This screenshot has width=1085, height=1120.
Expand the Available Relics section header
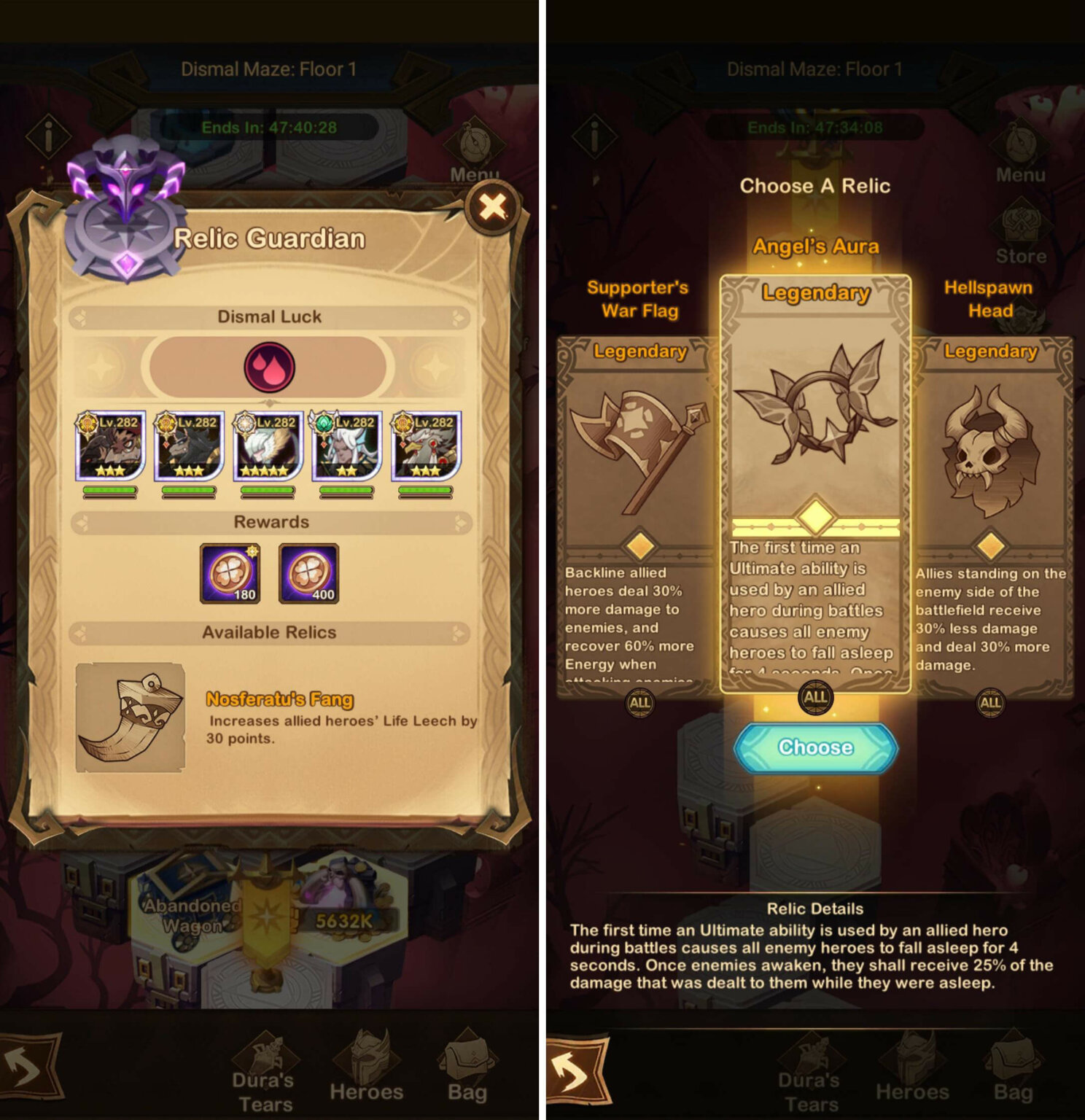(x=268, y=632)
